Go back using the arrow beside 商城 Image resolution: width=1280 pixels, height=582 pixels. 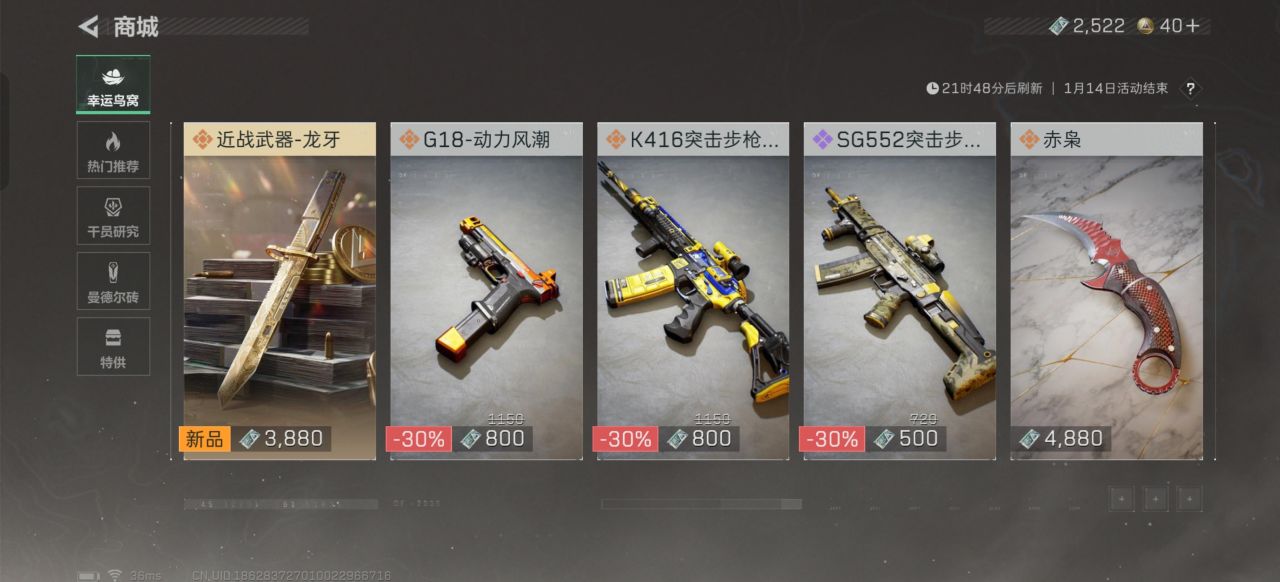point(89,26)
